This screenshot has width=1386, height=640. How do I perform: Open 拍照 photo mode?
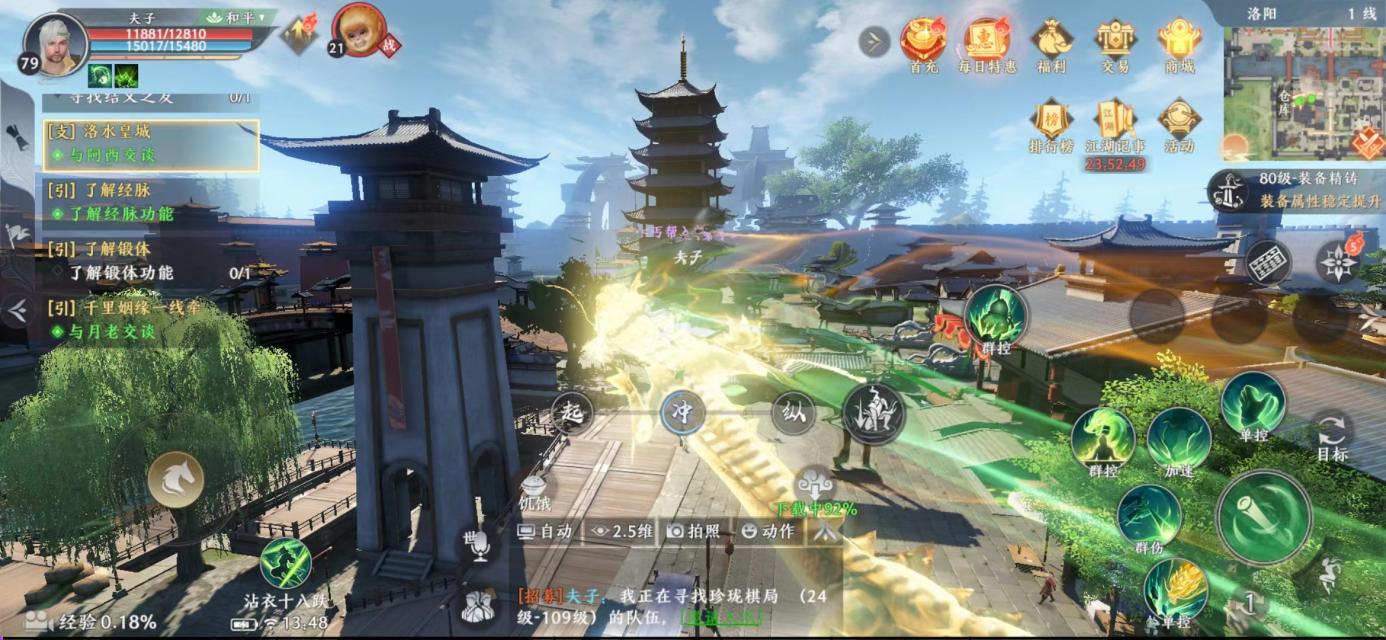click(694, 531)
